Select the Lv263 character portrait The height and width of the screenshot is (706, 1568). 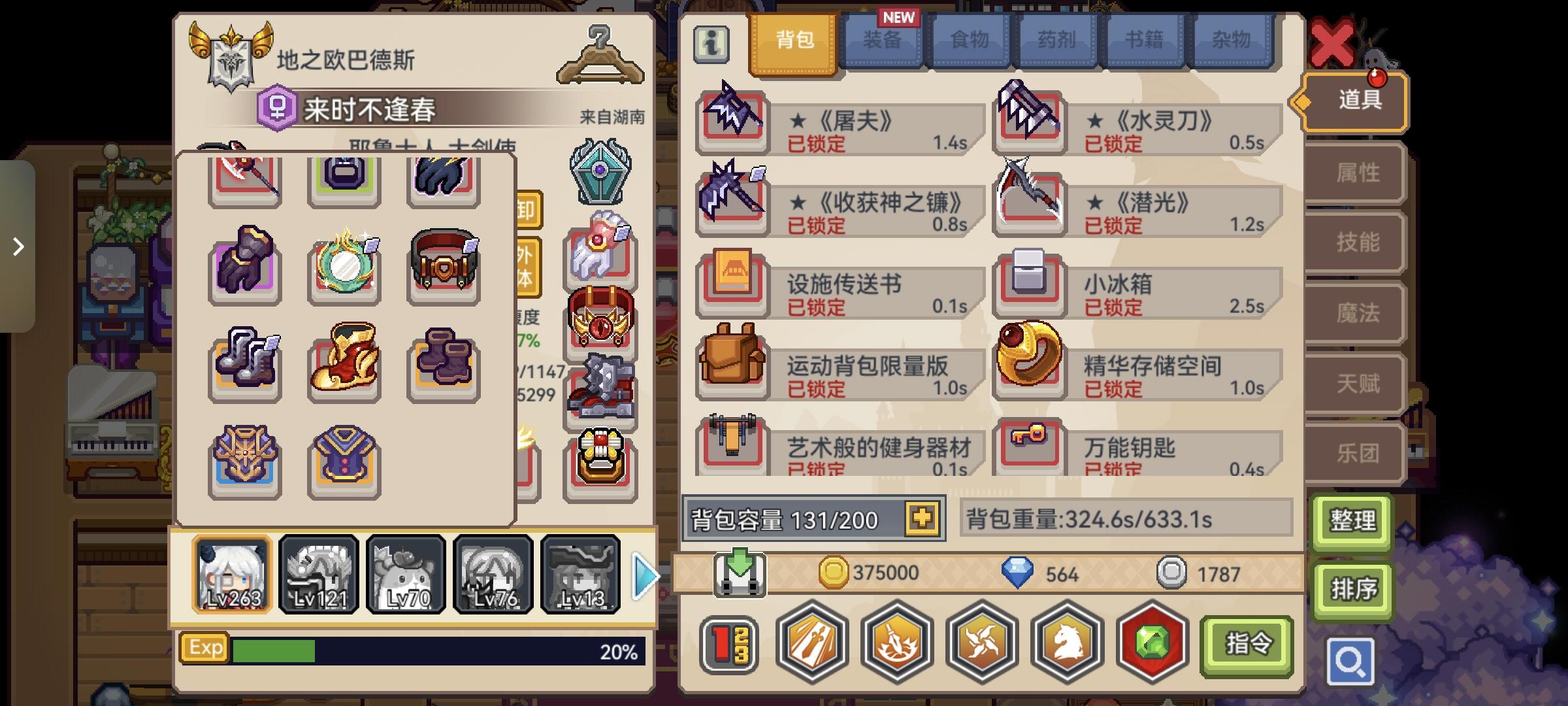(232, 574)
